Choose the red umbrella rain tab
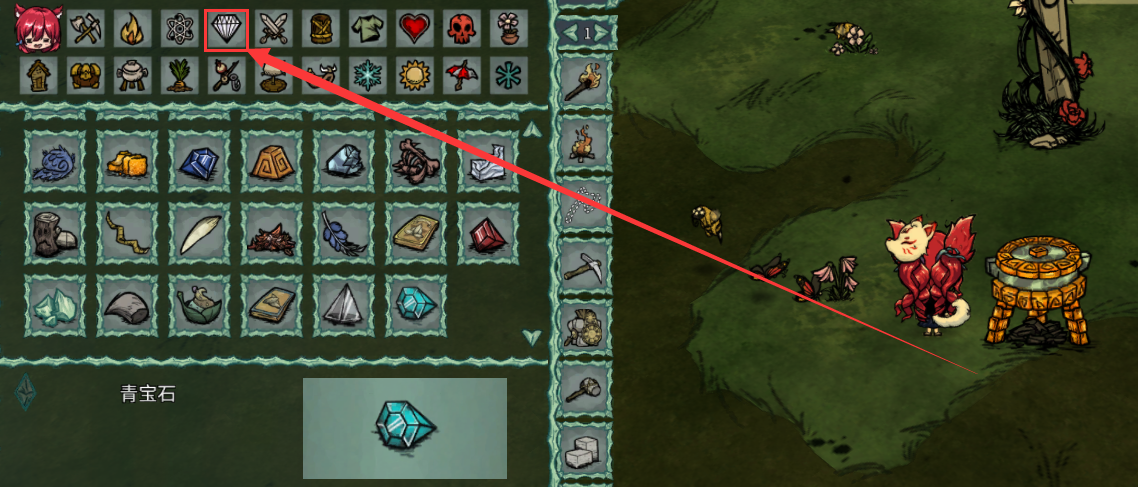The width and height of the screenshot is (1138, 487). coord(461,75)
